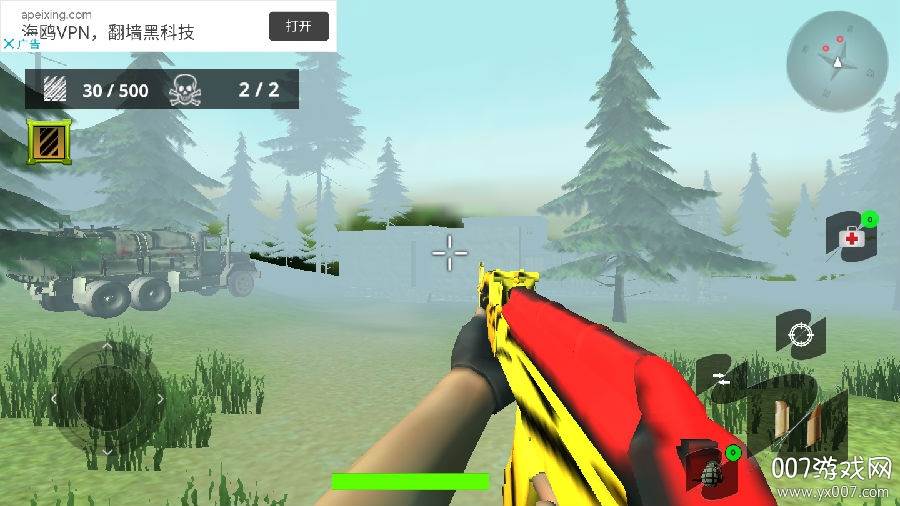Close the ad banner with the X
Viewport: 900px width, 506px height.
[8, 44]
